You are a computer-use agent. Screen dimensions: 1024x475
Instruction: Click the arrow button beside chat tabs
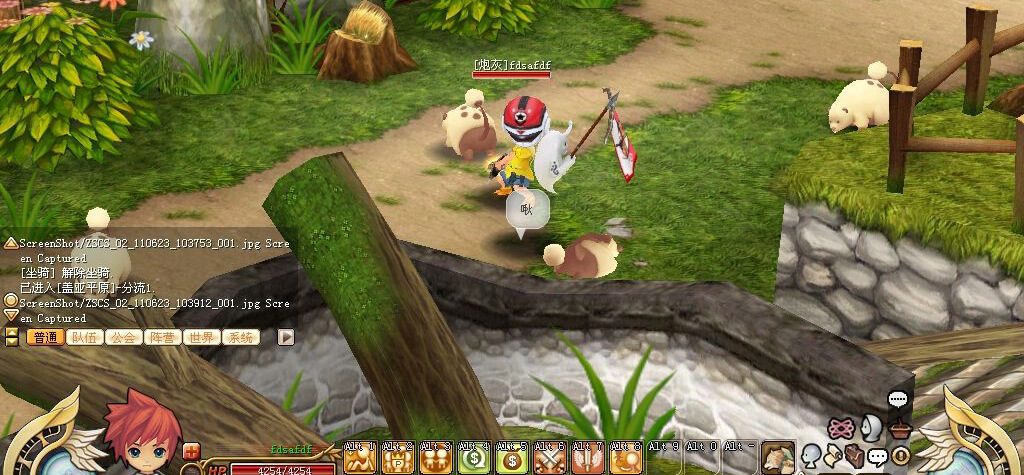[x=286, y=337]
